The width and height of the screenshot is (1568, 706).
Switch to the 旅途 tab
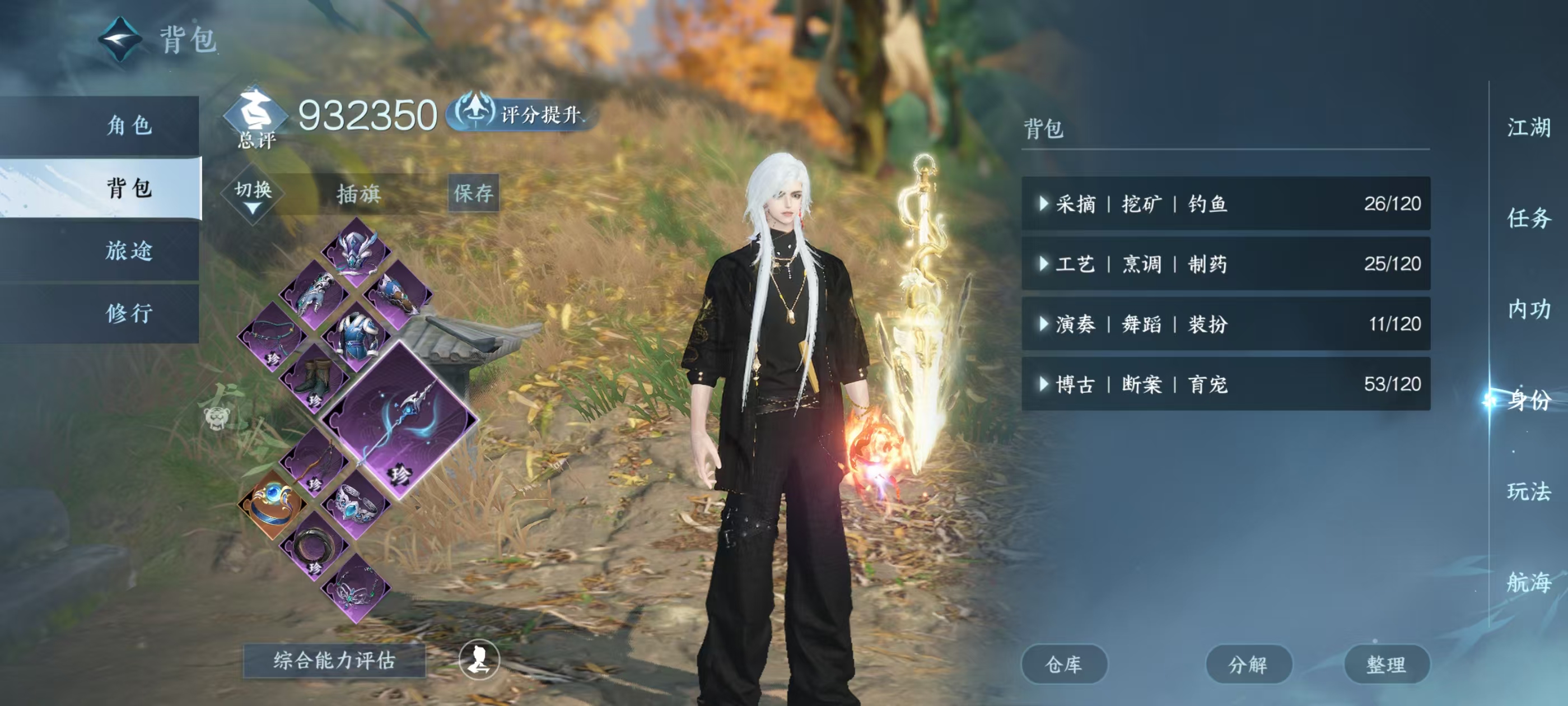pyautogui.click(x=128, y=250)
